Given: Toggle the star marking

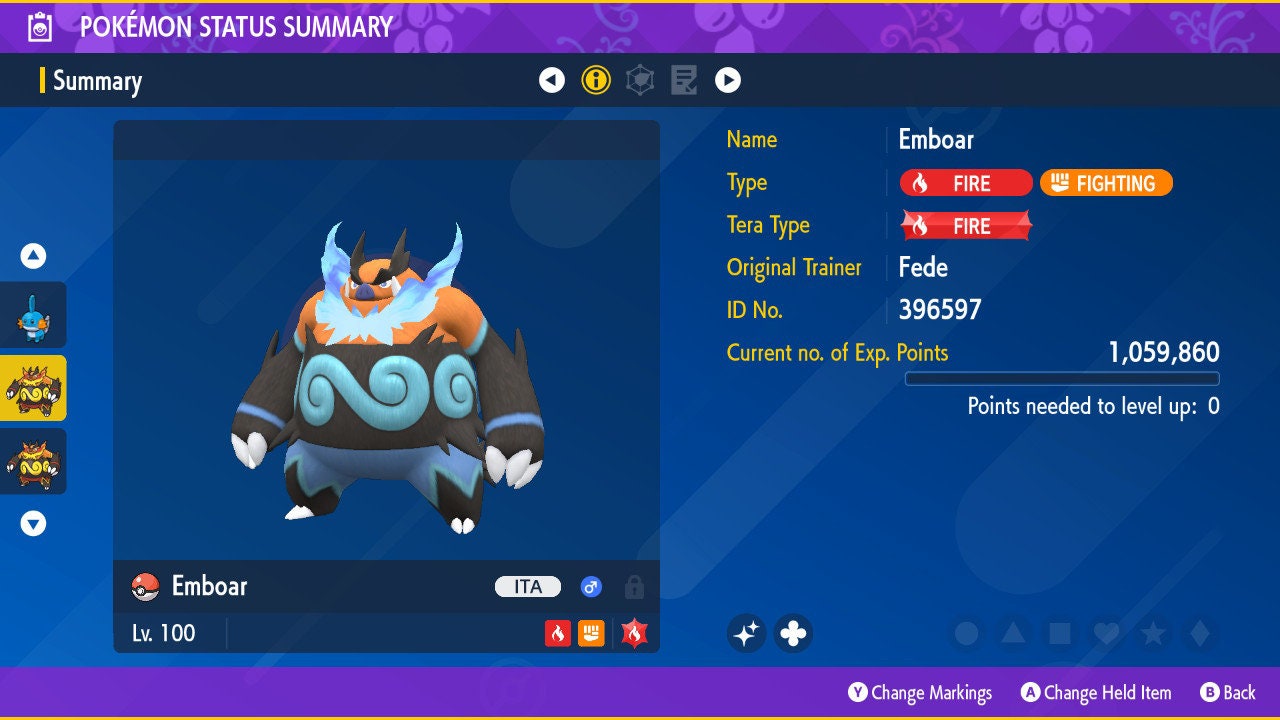Looking at the screenshot, I should [1153, 633].
